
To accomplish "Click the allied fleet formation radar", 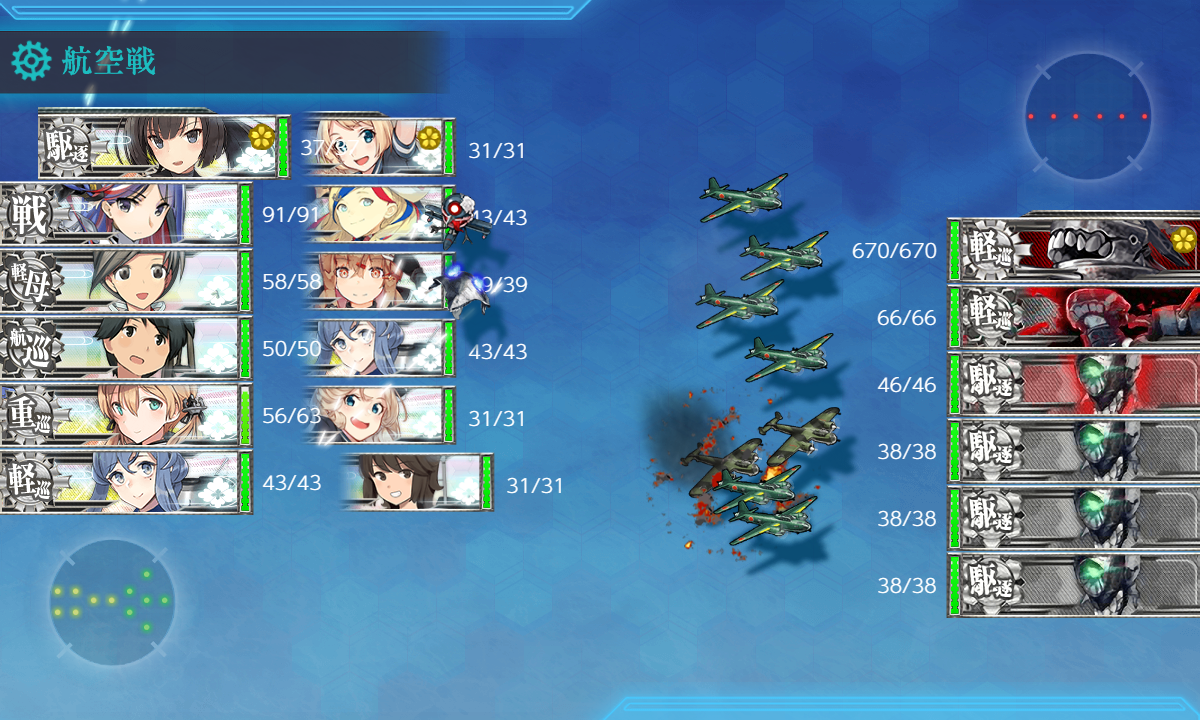I will [112, 602].
